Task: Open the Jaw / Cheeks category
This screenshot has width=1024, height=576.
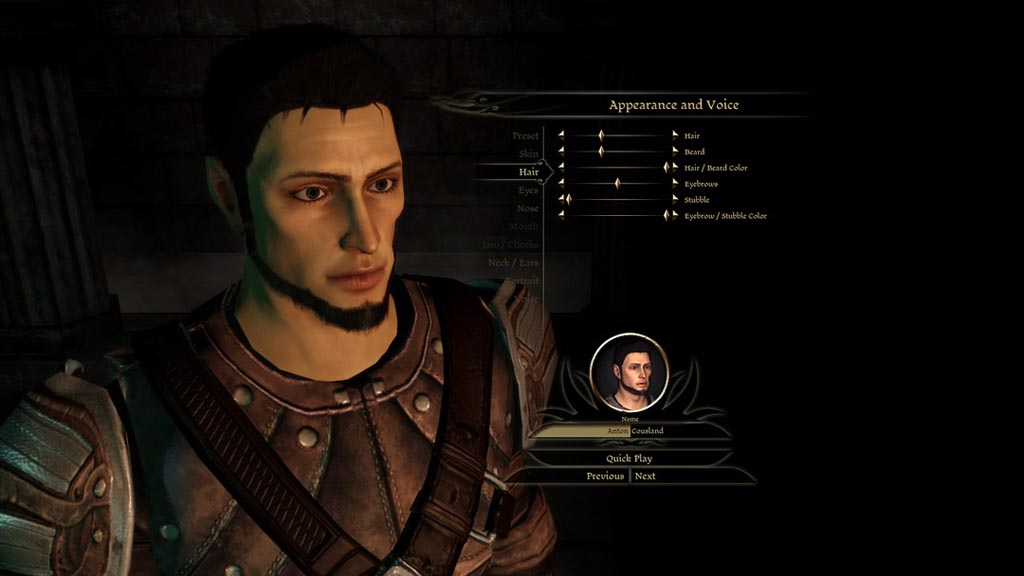Action: (x=510, y=244)
